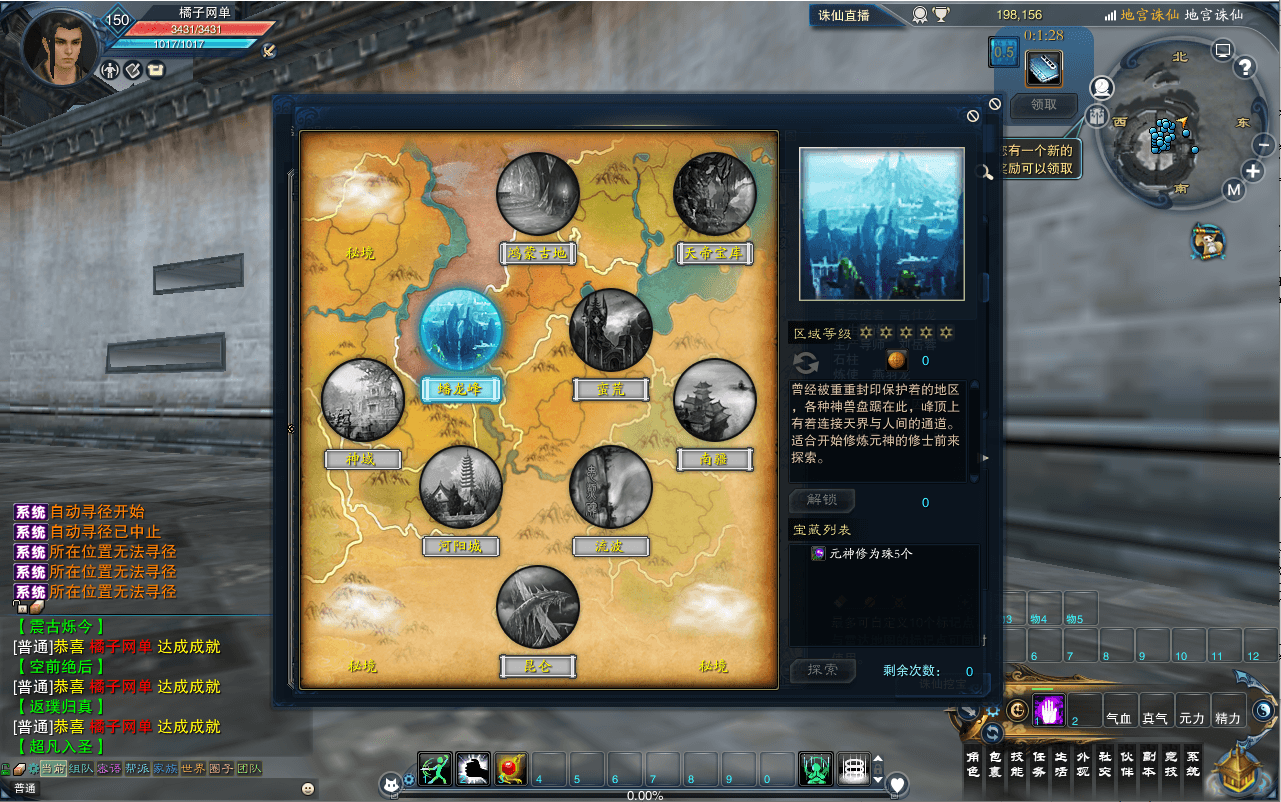This screenshot has height=802, width=1281.
Task: Switch chat to the 世界 channel tab
Action: point(193,768)
